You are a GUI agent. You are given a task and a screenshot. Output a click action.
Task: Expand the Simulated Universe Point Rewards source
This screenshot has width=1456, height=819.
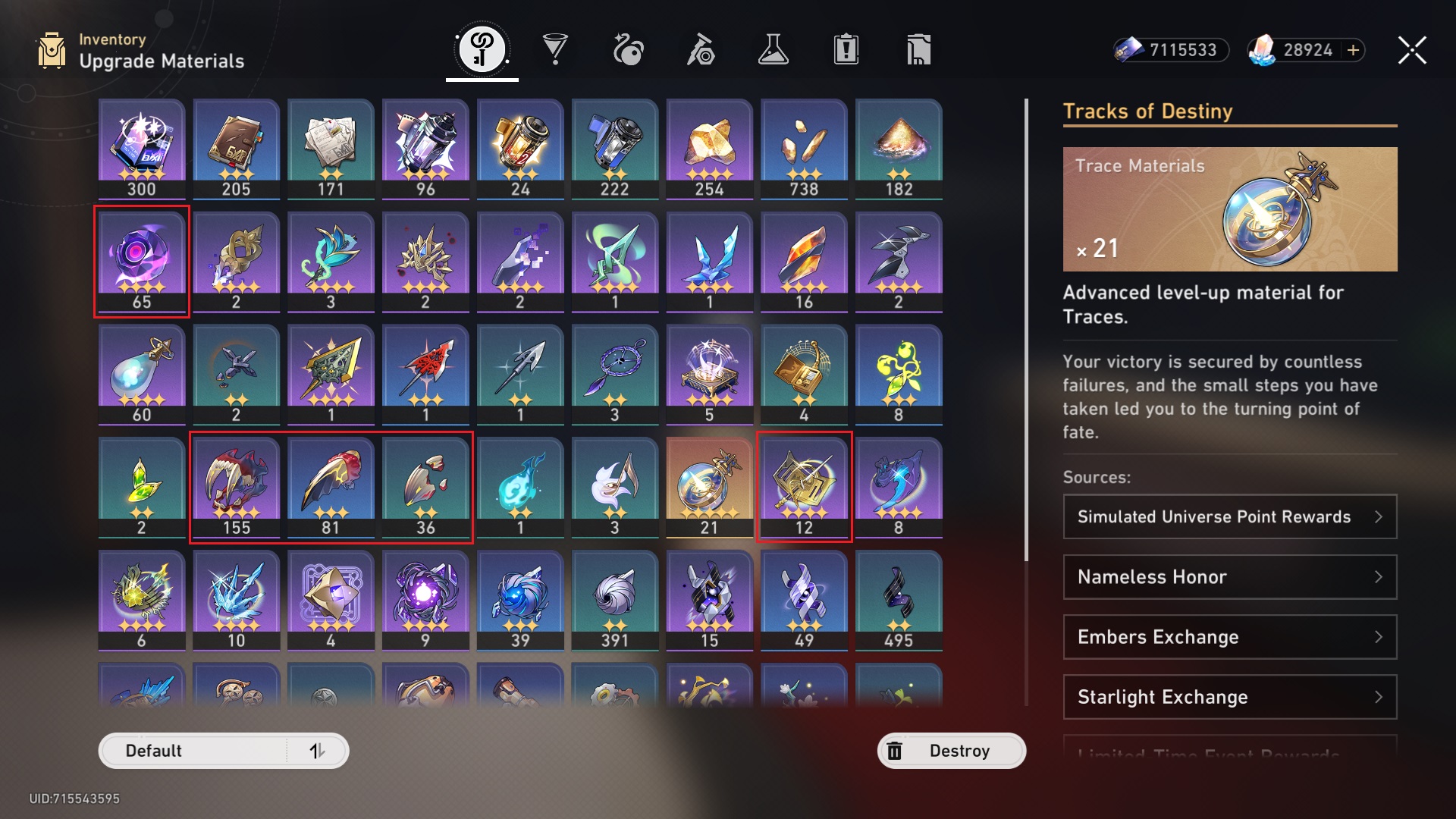1229,516
